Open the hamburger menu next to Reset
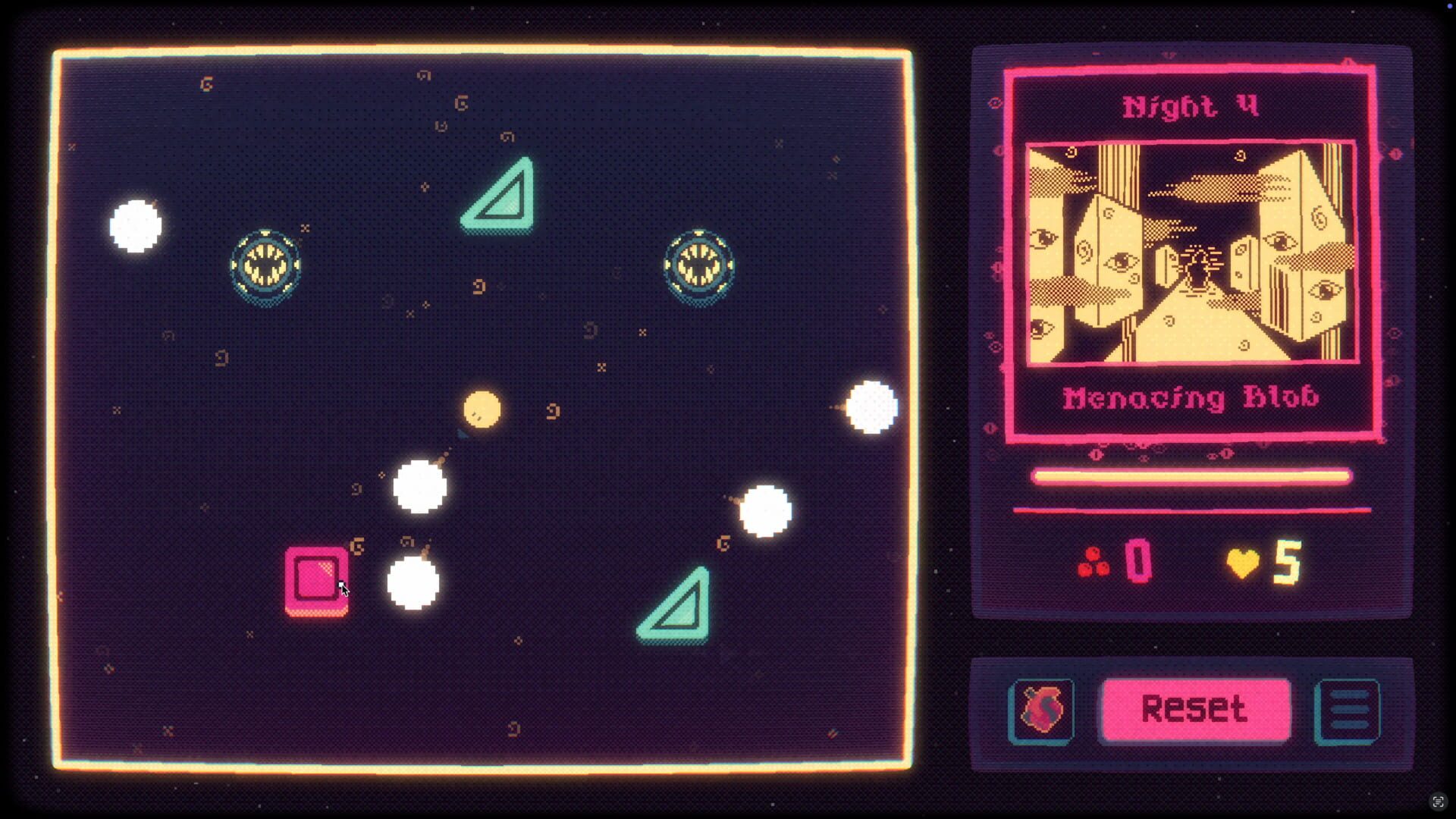Screen dimensions: 1456x819 (x=1351, y=711)
